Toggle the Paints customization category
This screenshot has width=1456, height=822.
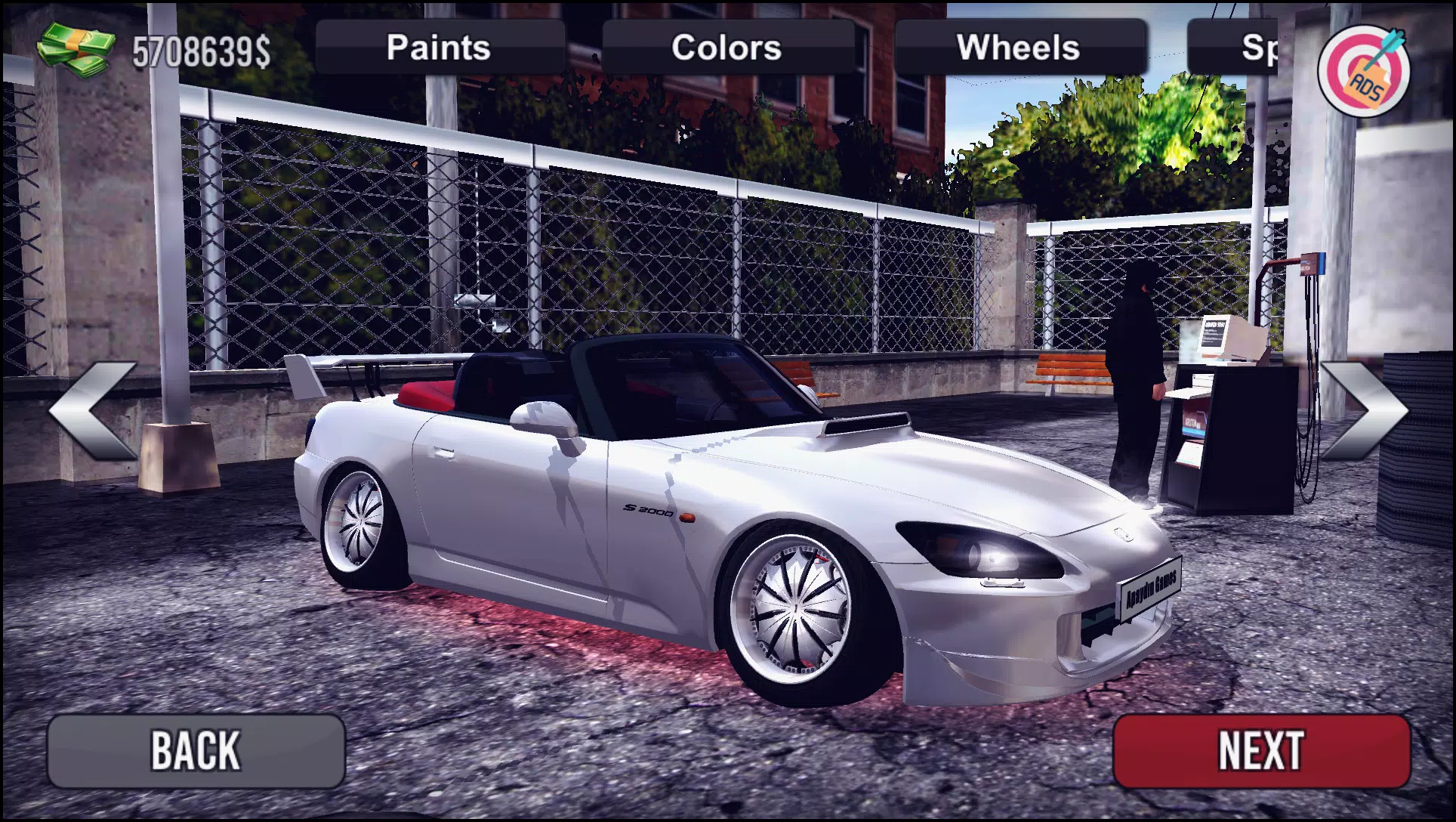coord(438,47)
